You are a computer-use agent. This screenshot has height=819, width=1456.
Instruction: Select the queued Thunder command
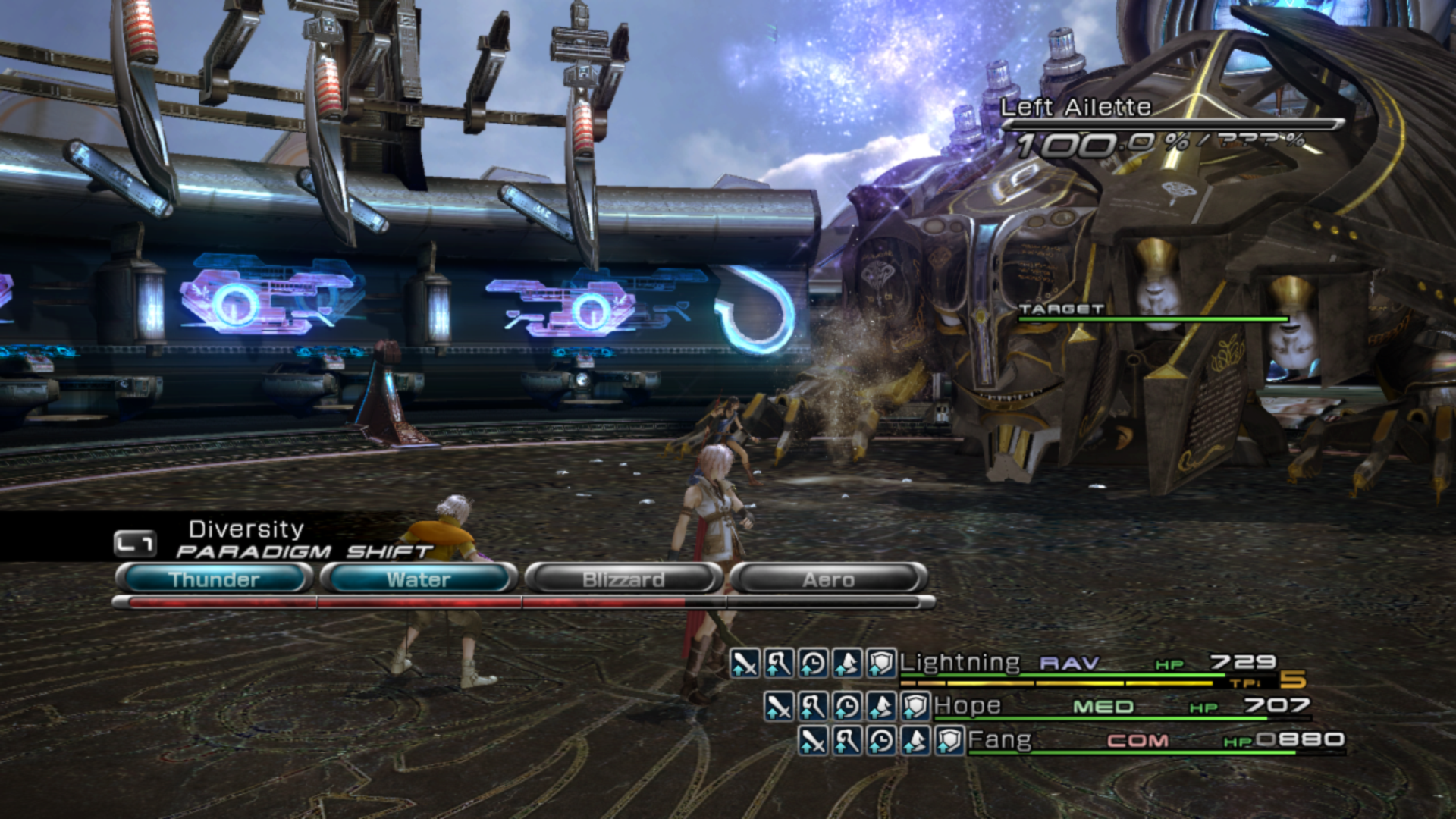pos(215,579)
